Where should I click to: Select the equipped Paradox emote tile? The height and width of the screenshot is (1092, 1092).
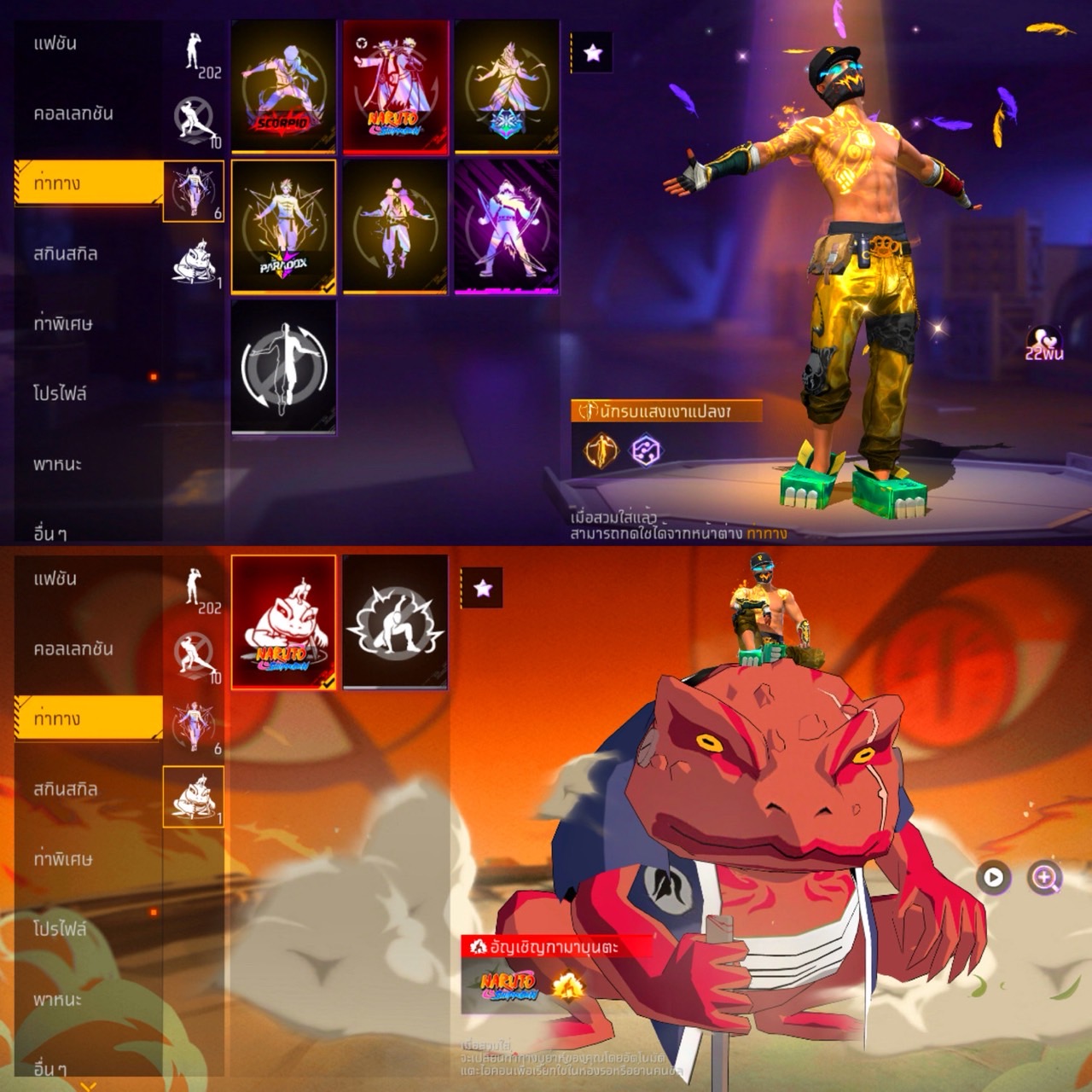[x=283, y=226]
